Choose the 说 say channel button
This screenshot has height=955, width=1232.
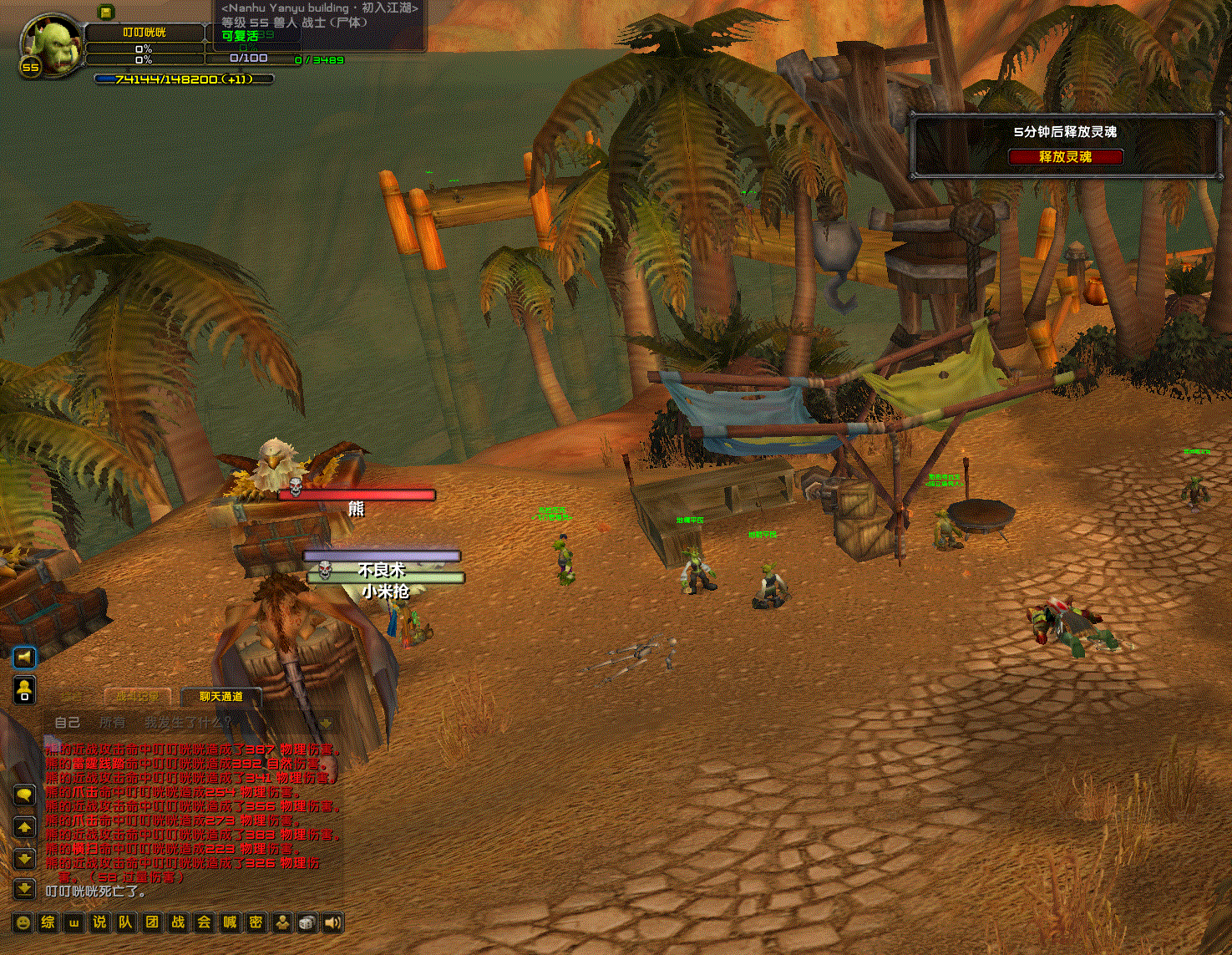pyautogui.click(x=100, y=922)
